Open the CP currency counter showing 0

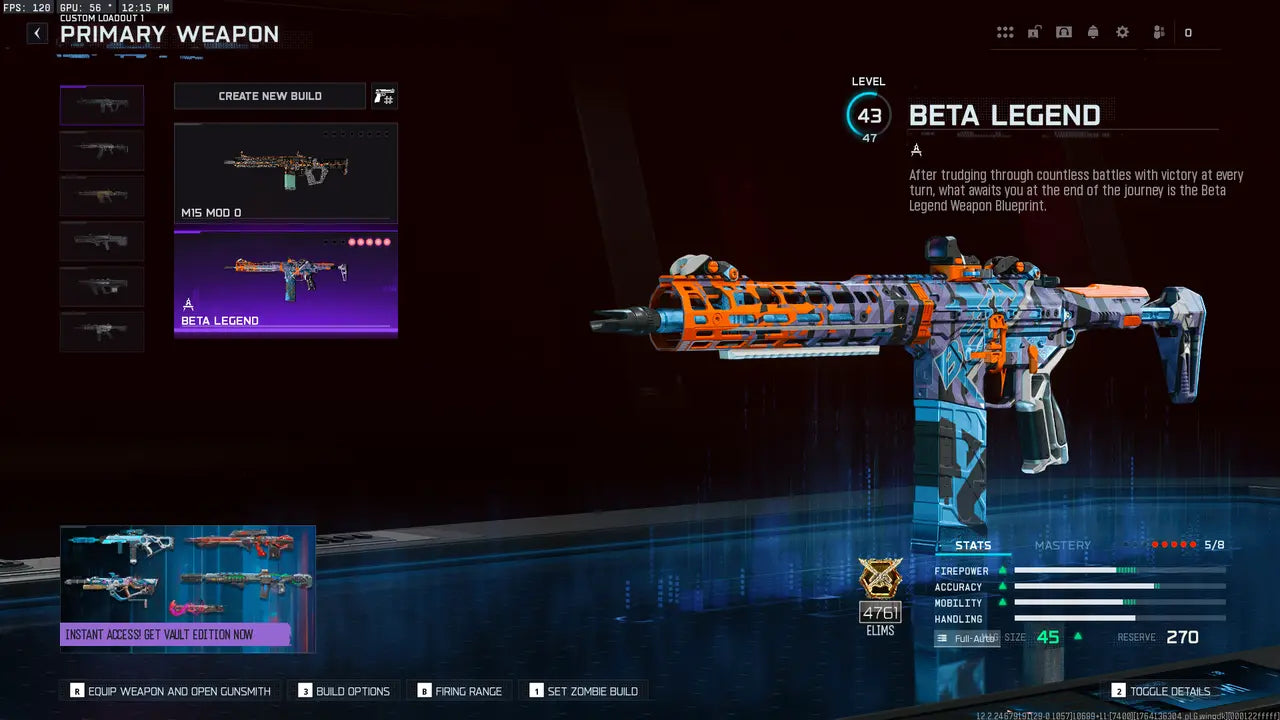[1186, 31]
